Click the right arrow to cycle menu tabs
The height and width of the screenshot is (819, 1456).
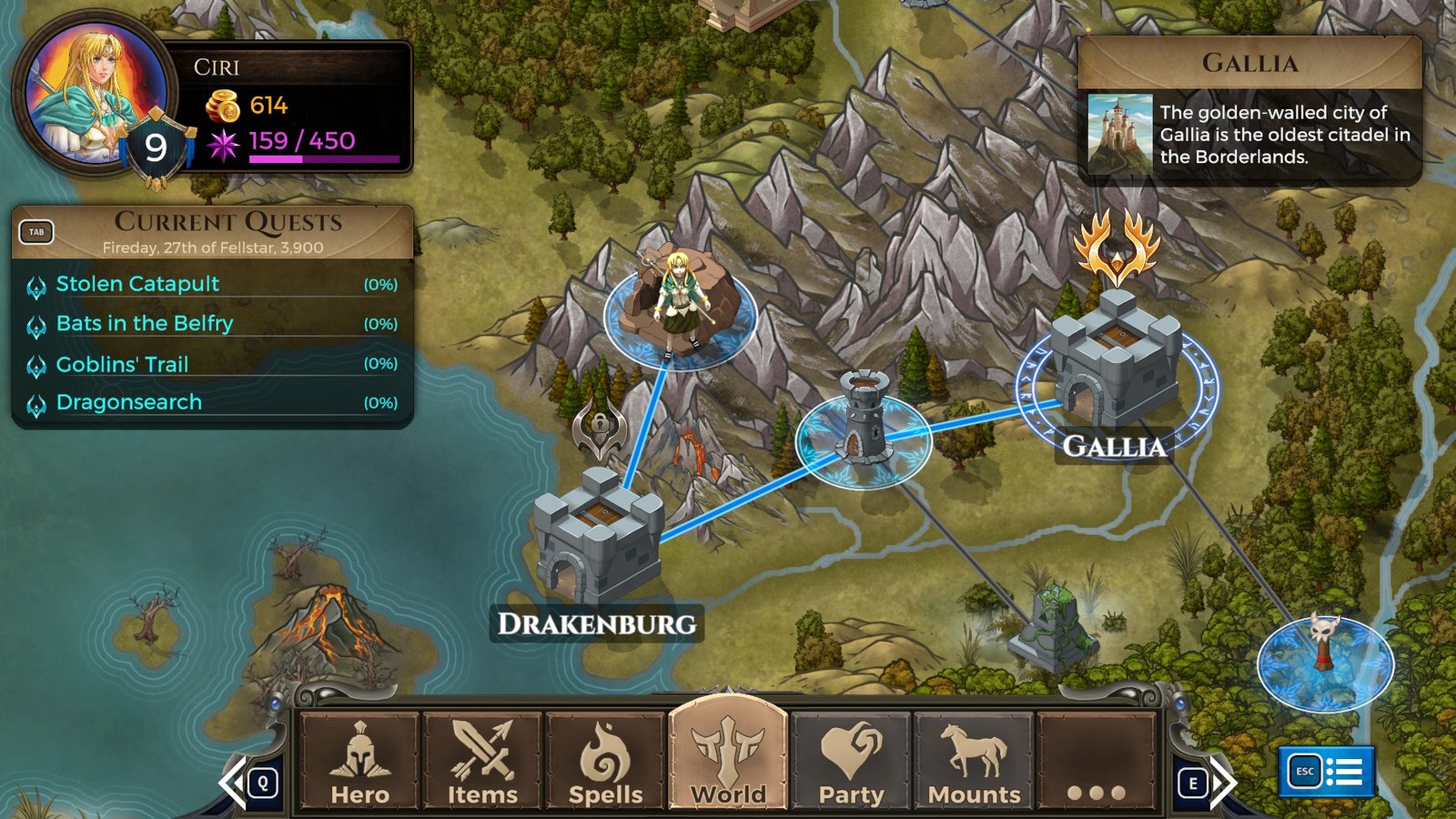coord(1219,782)
